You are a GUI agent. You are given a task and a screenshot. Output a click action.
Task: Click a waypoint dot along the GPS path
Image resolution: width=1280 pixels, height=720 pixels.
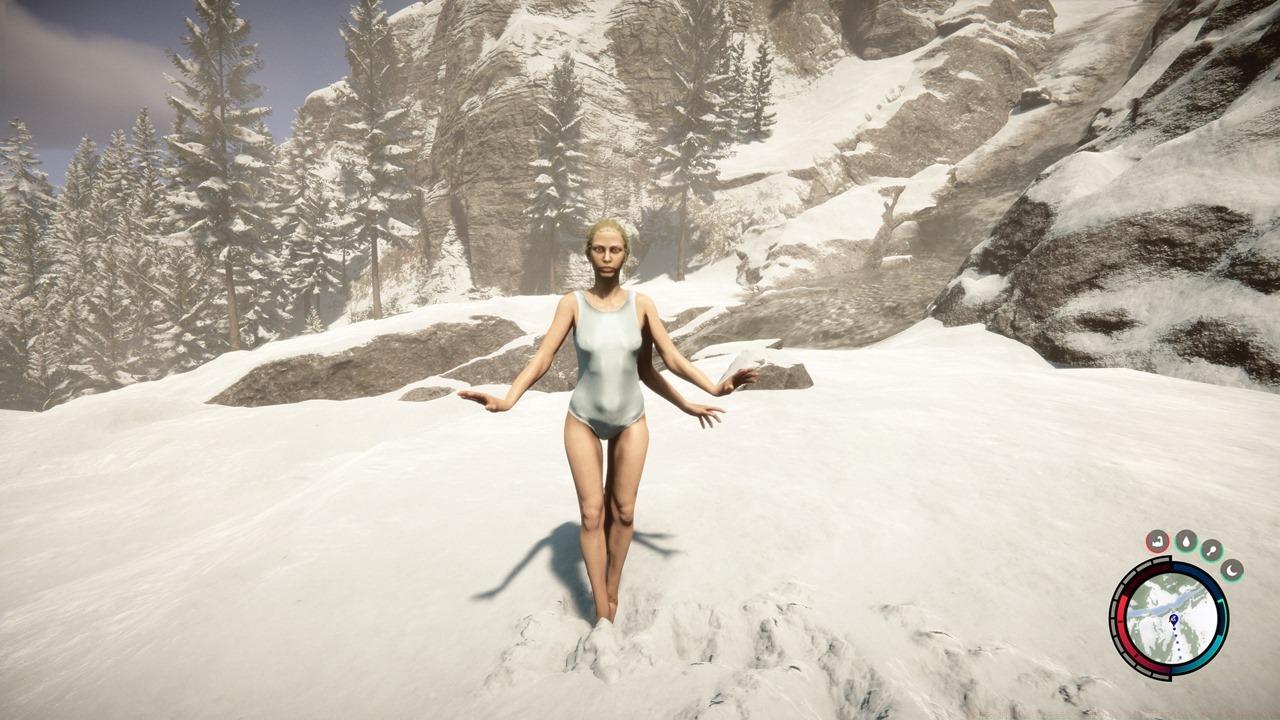point(1178,643)
